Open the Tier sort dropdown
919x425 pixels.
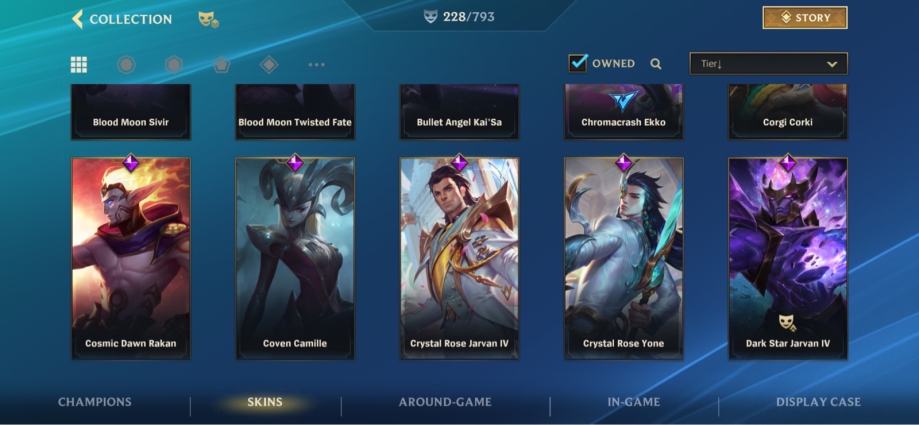[768, 64]
